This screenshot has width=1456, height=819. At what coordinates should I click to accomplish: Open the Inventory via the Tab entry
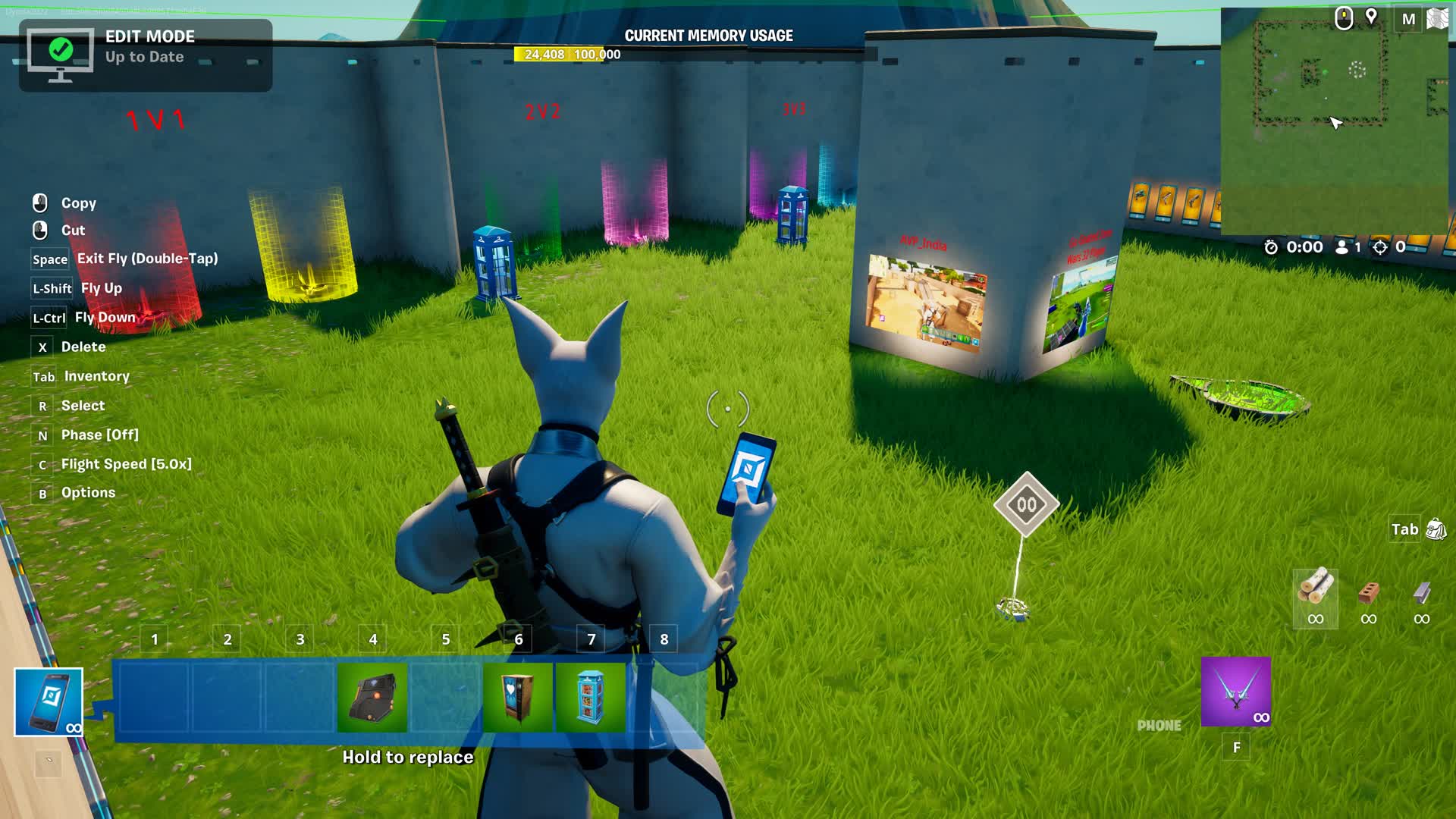pyautogui.click(x=97, y=376)
